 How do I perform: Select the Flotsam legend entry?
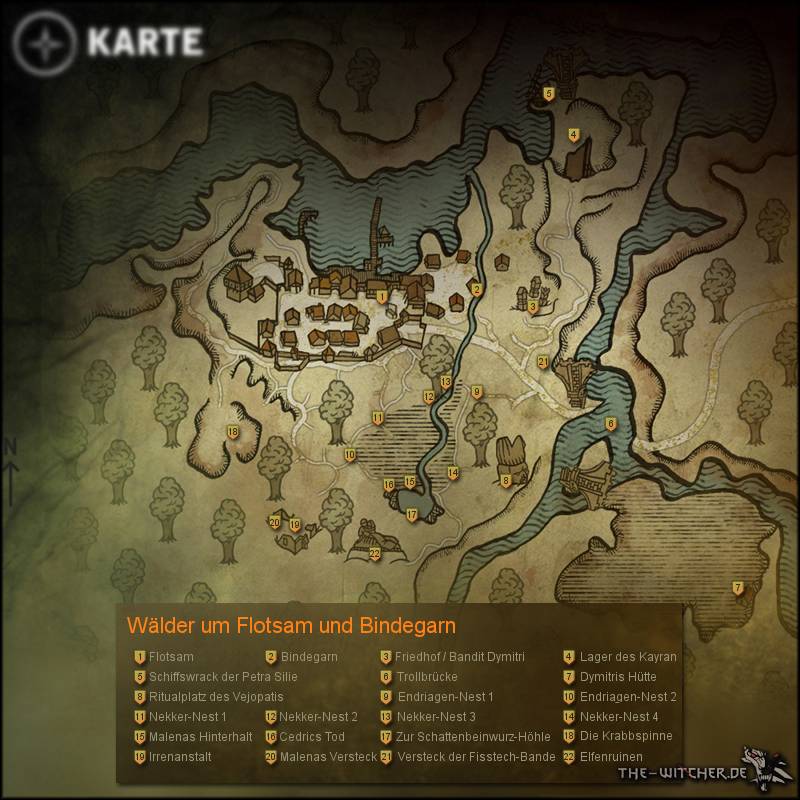point(171,657)
